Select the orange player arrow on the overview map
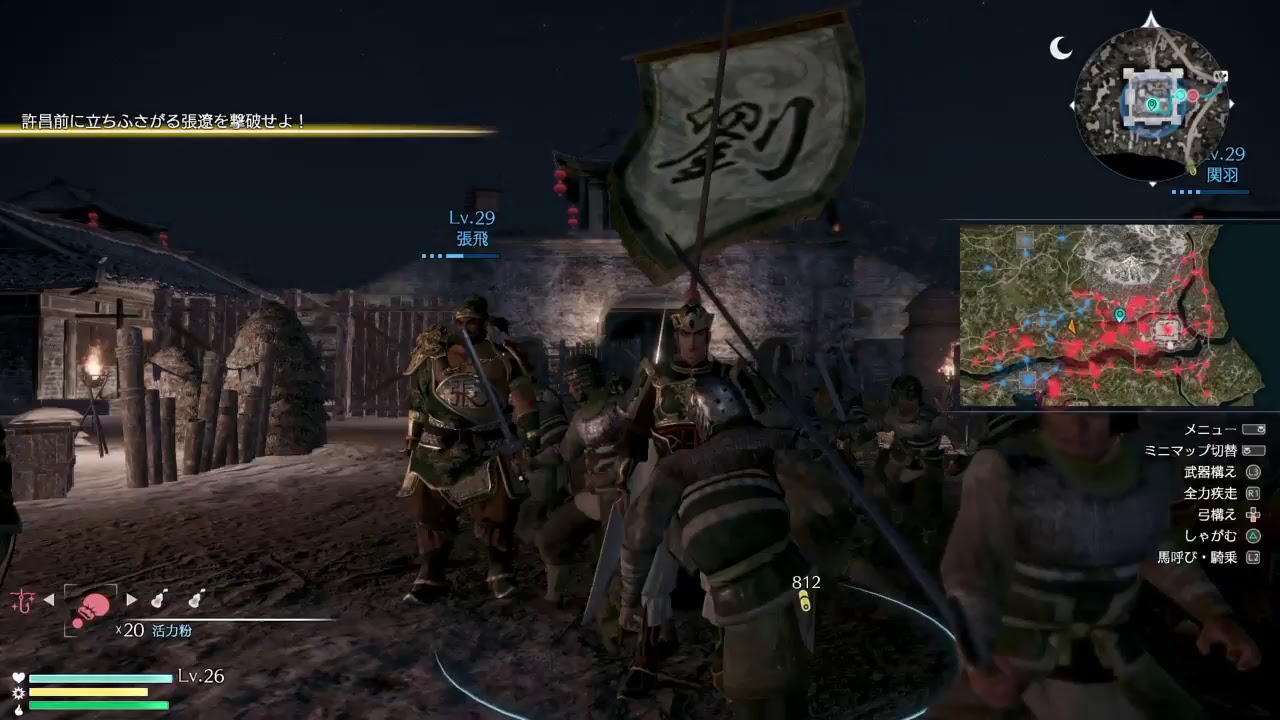 point(1073,326)
